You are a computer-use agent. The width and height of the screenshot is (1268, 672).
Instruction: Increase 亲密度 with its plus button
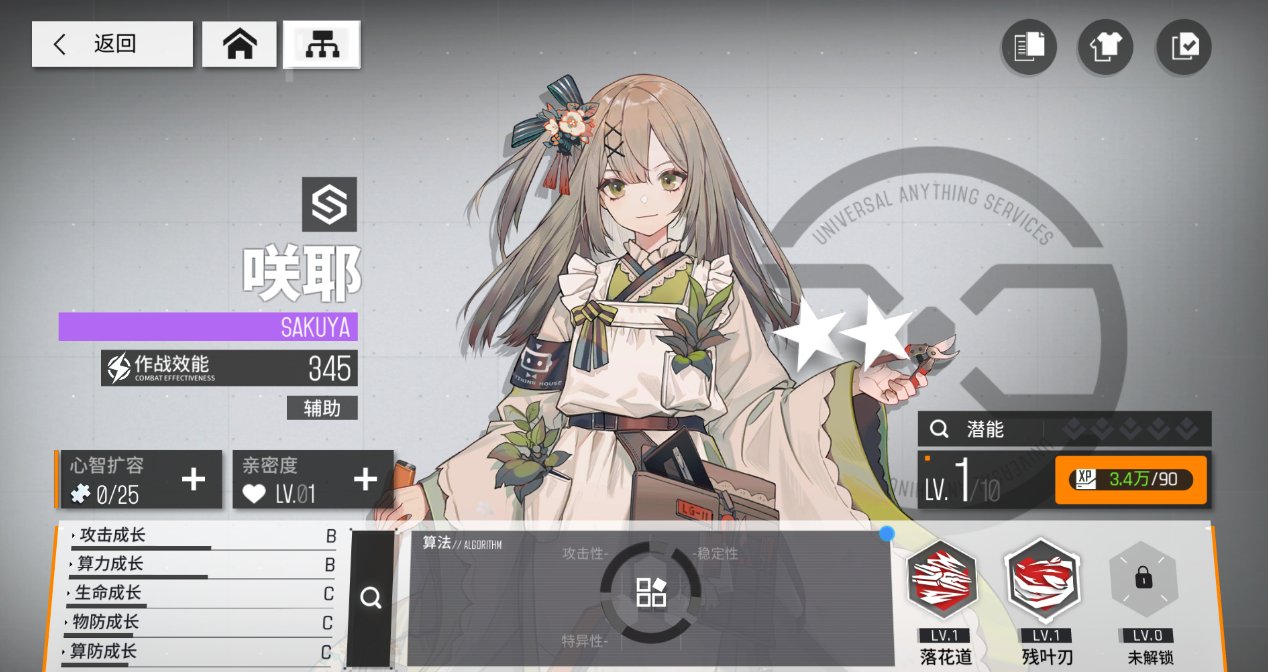(366, 480)
